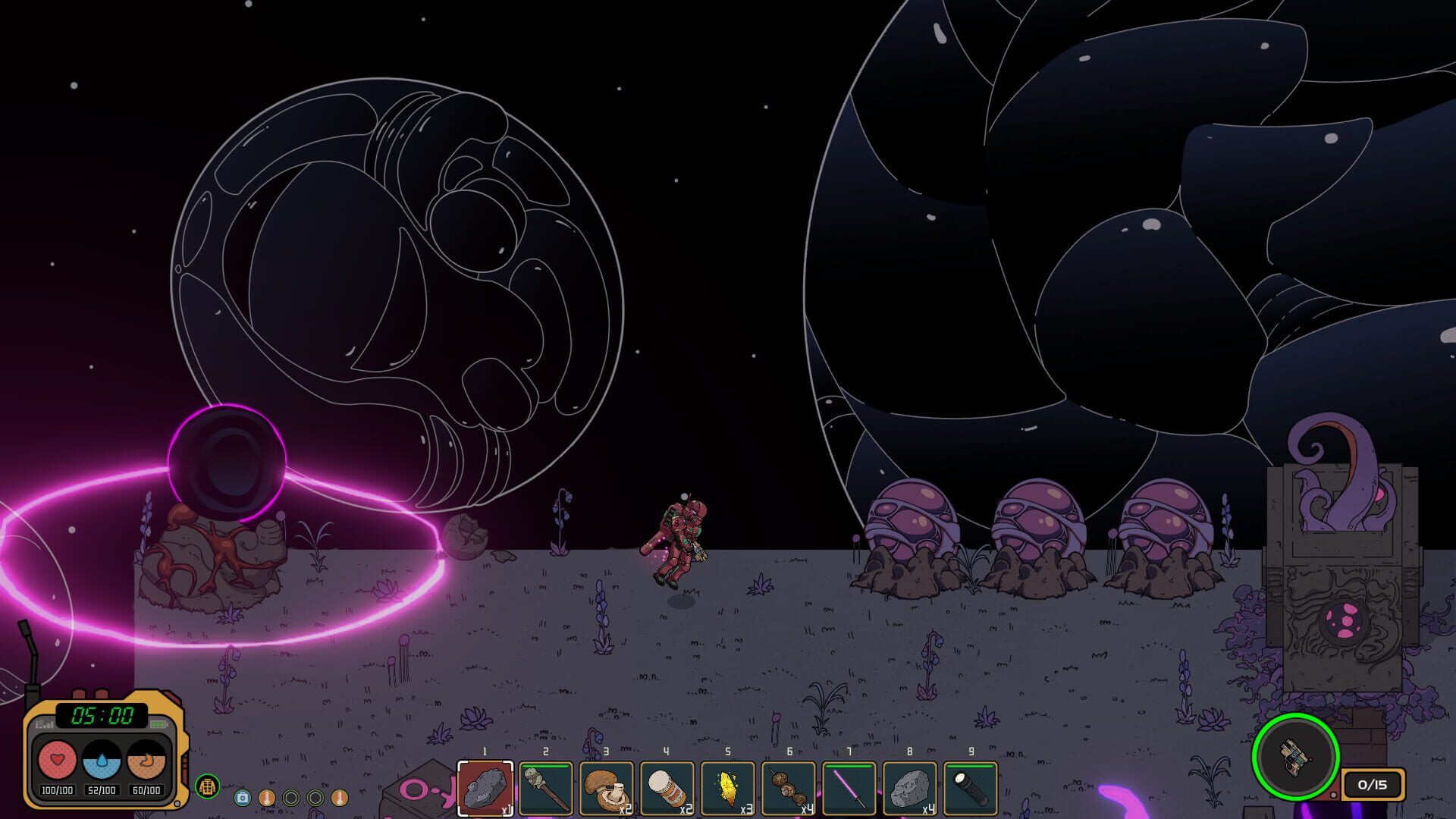
Task: Select the mushroom skewer in hotbar slot 6
Action: [788, 789]
